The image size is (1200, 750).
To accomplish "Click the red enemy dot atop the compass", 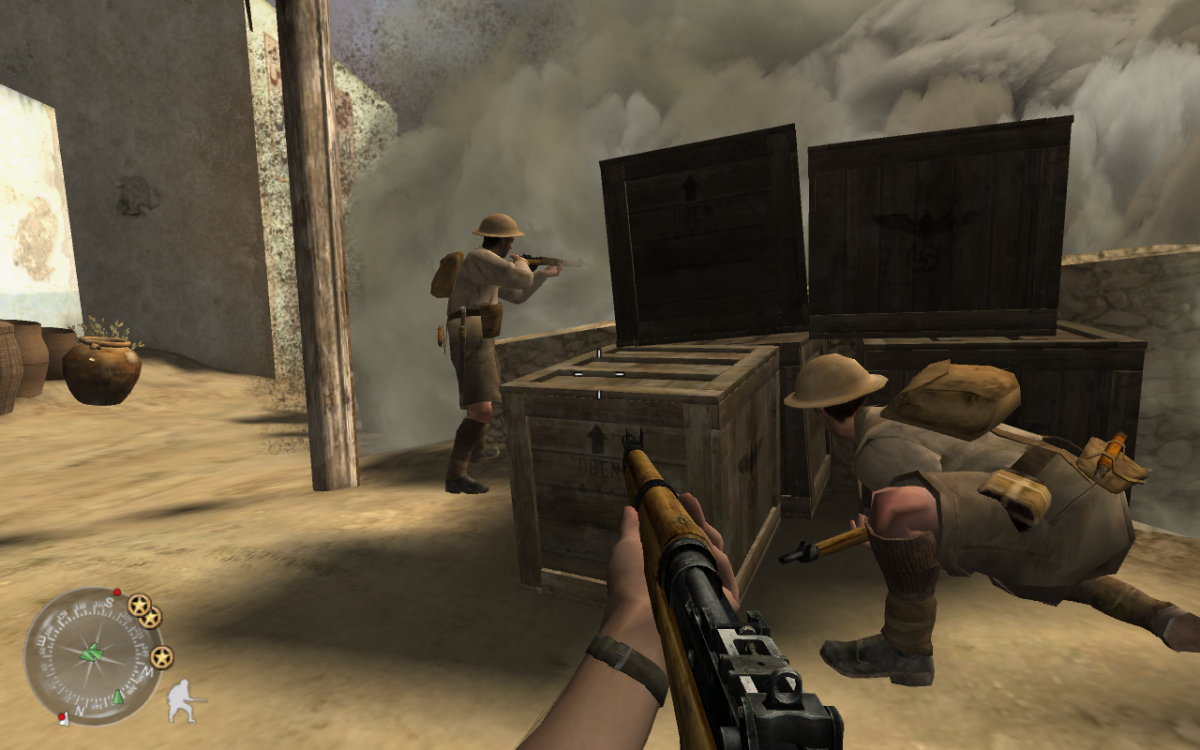I will pyautogui.click(x=117, y=592).
